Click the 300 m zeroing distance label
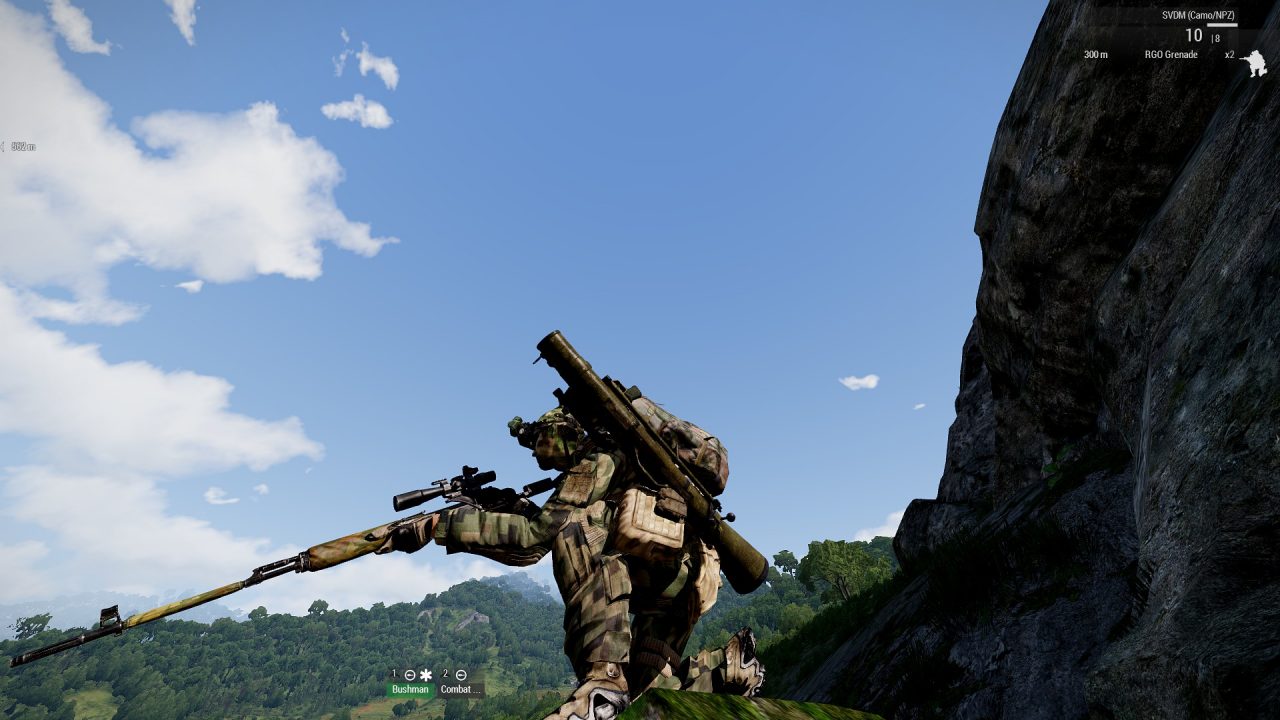 [1096, 54]
